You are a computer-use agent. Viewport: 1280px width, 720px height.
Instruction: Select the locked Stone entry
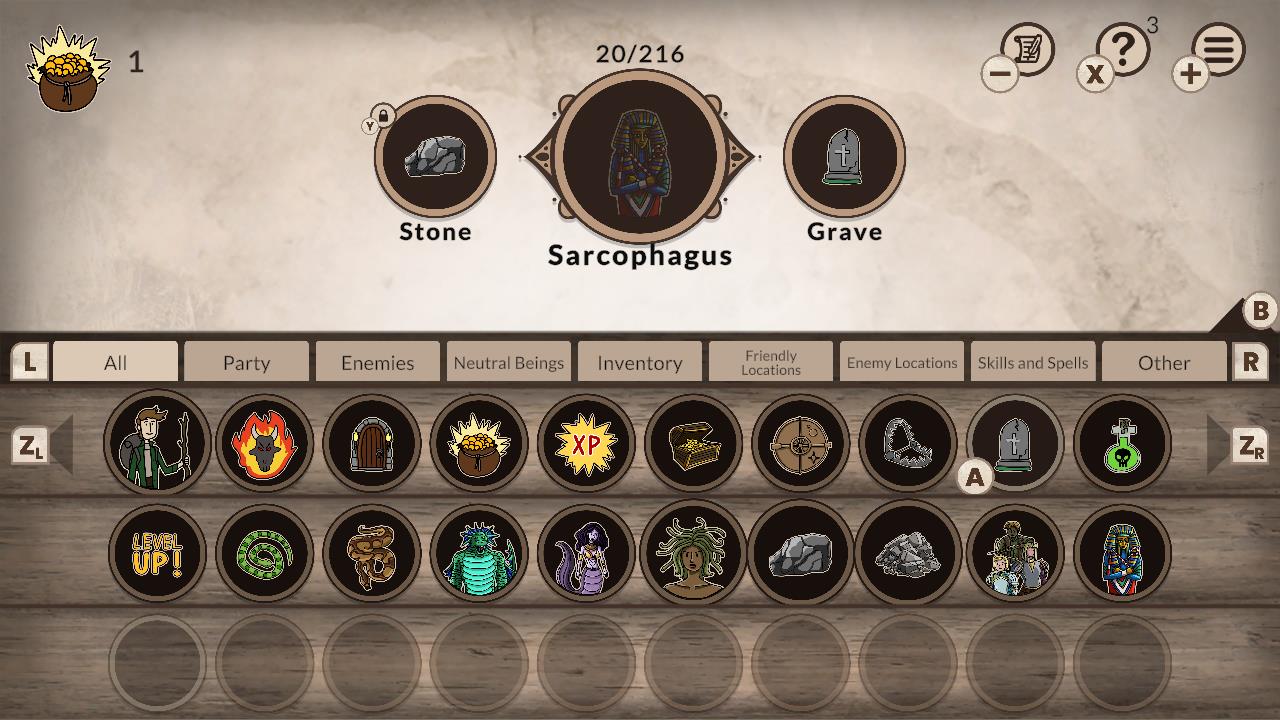click(436, 155)
